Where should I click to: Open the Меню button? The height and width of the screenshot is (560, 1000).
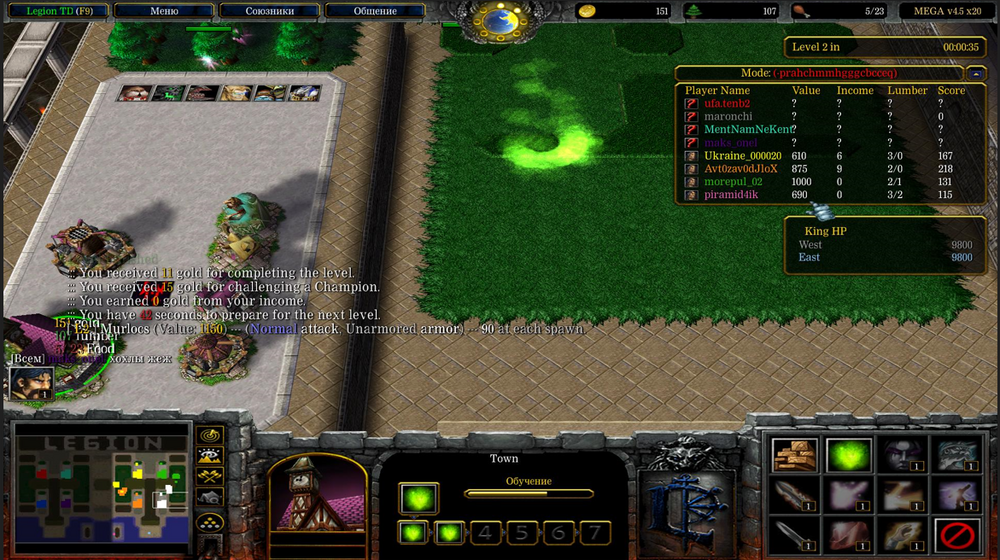point(163,11)
